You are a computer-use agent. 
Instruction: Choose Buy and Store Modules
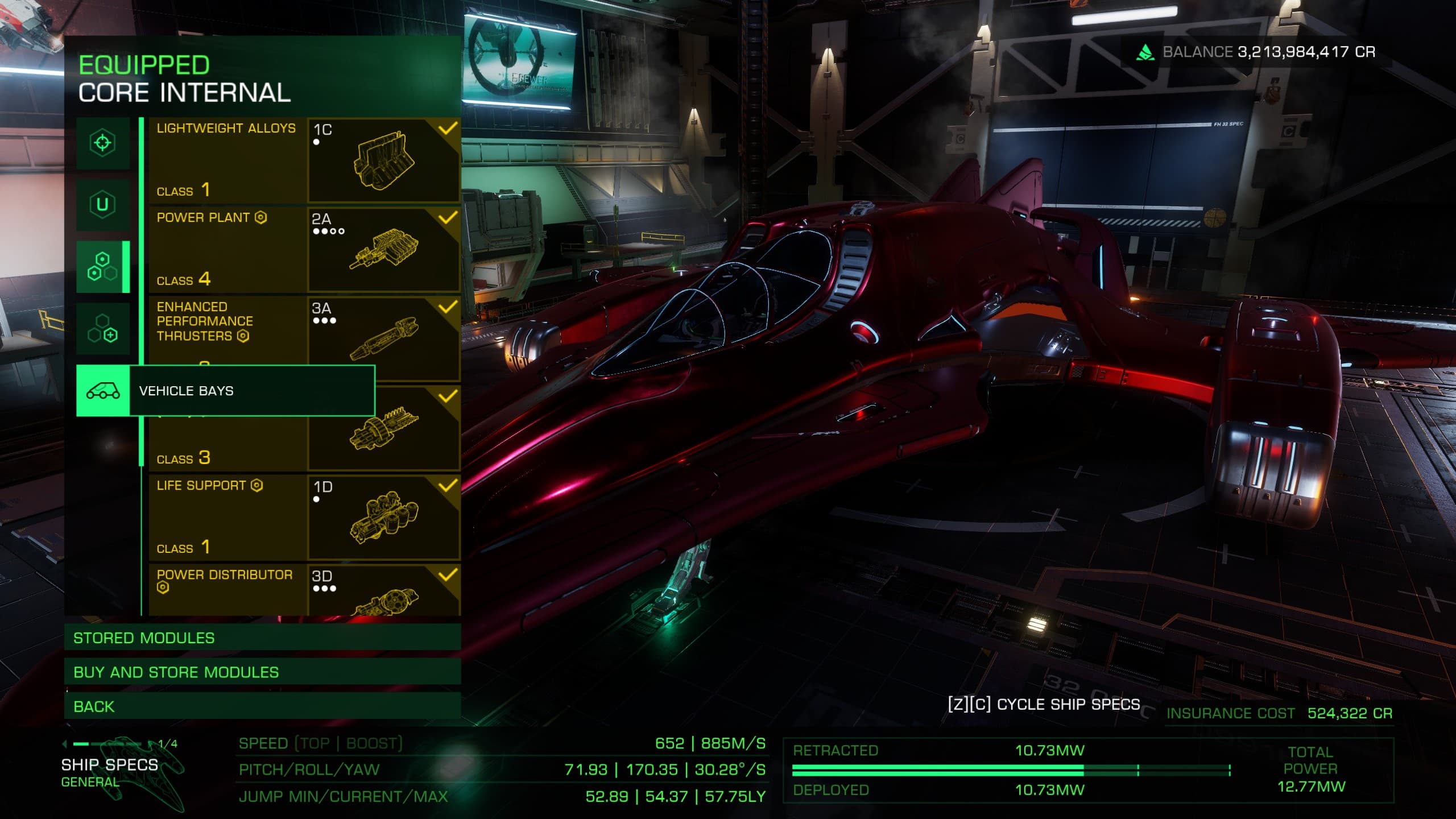point(262,672)
